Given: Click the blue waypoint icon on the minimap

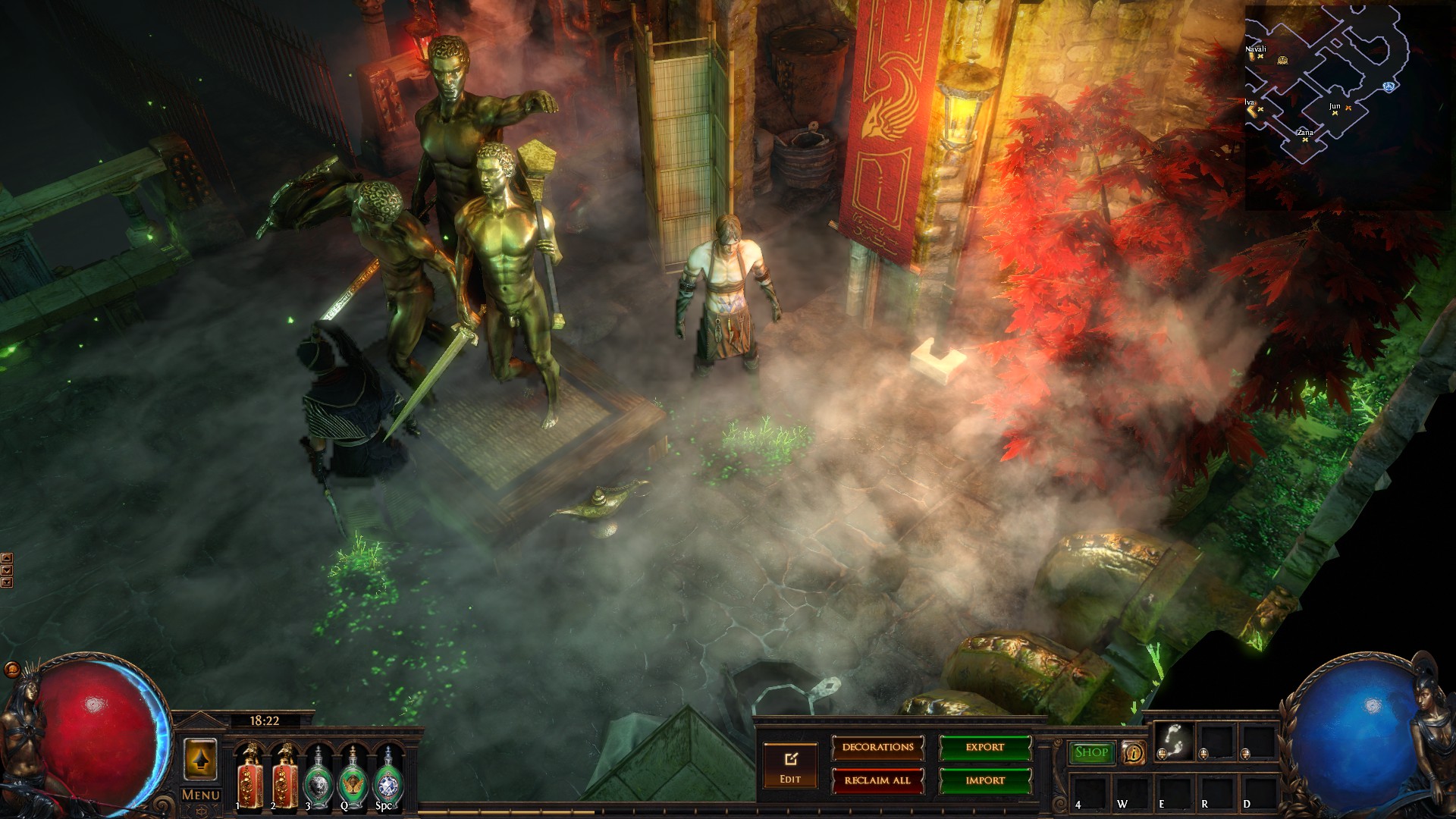Looking at the screenshot, I should [x=1390, y=86].
